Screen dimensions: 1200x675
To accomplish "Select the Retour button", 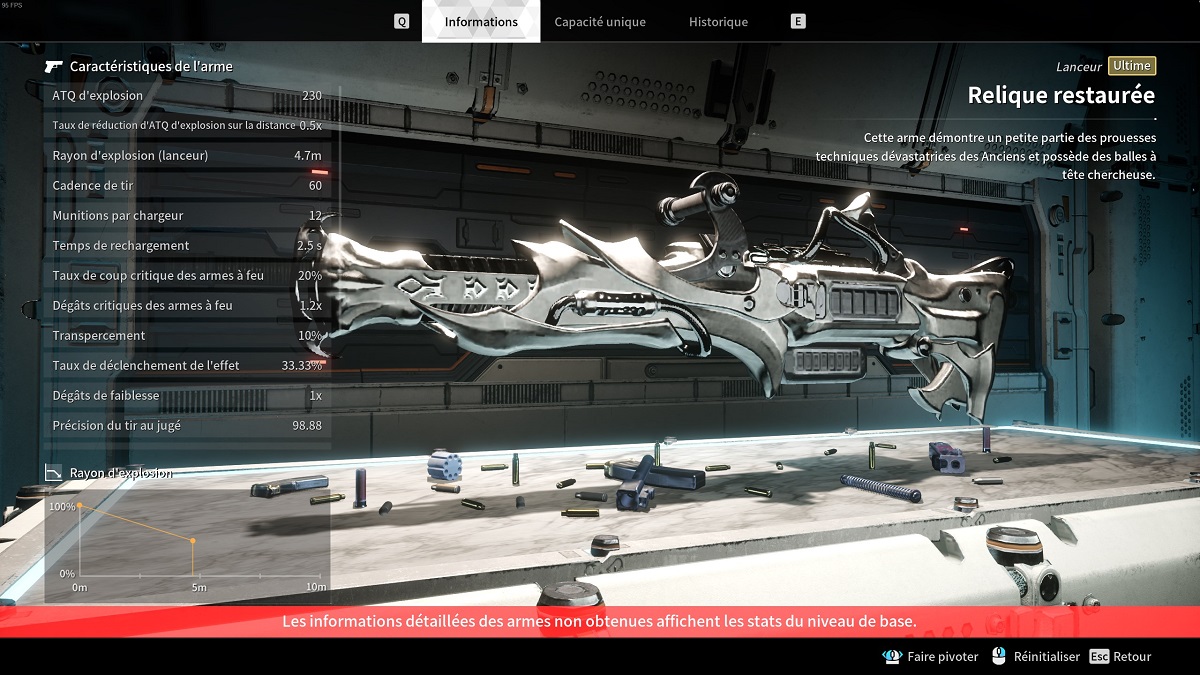I will (x=1121, y=657).
